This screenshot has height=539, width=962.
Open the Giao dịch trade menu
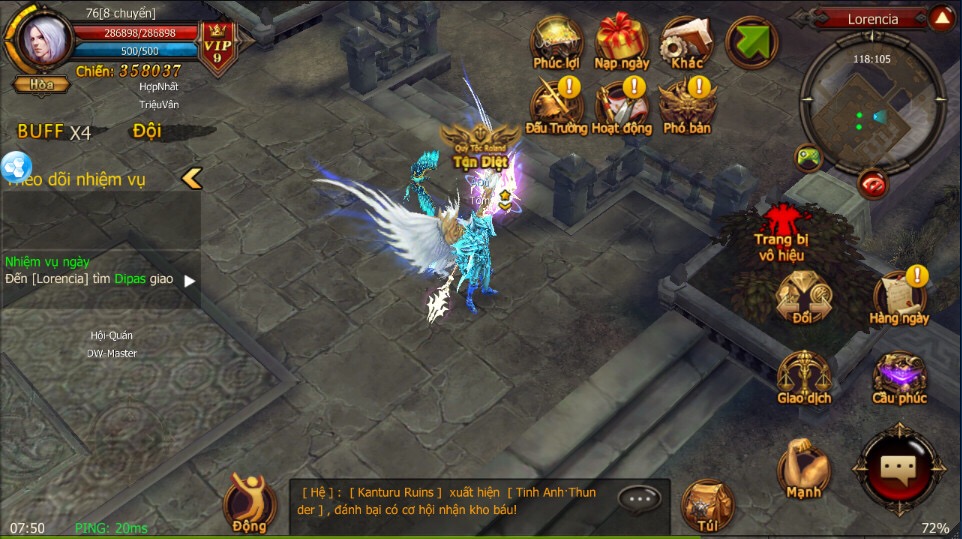pos(803,376)
